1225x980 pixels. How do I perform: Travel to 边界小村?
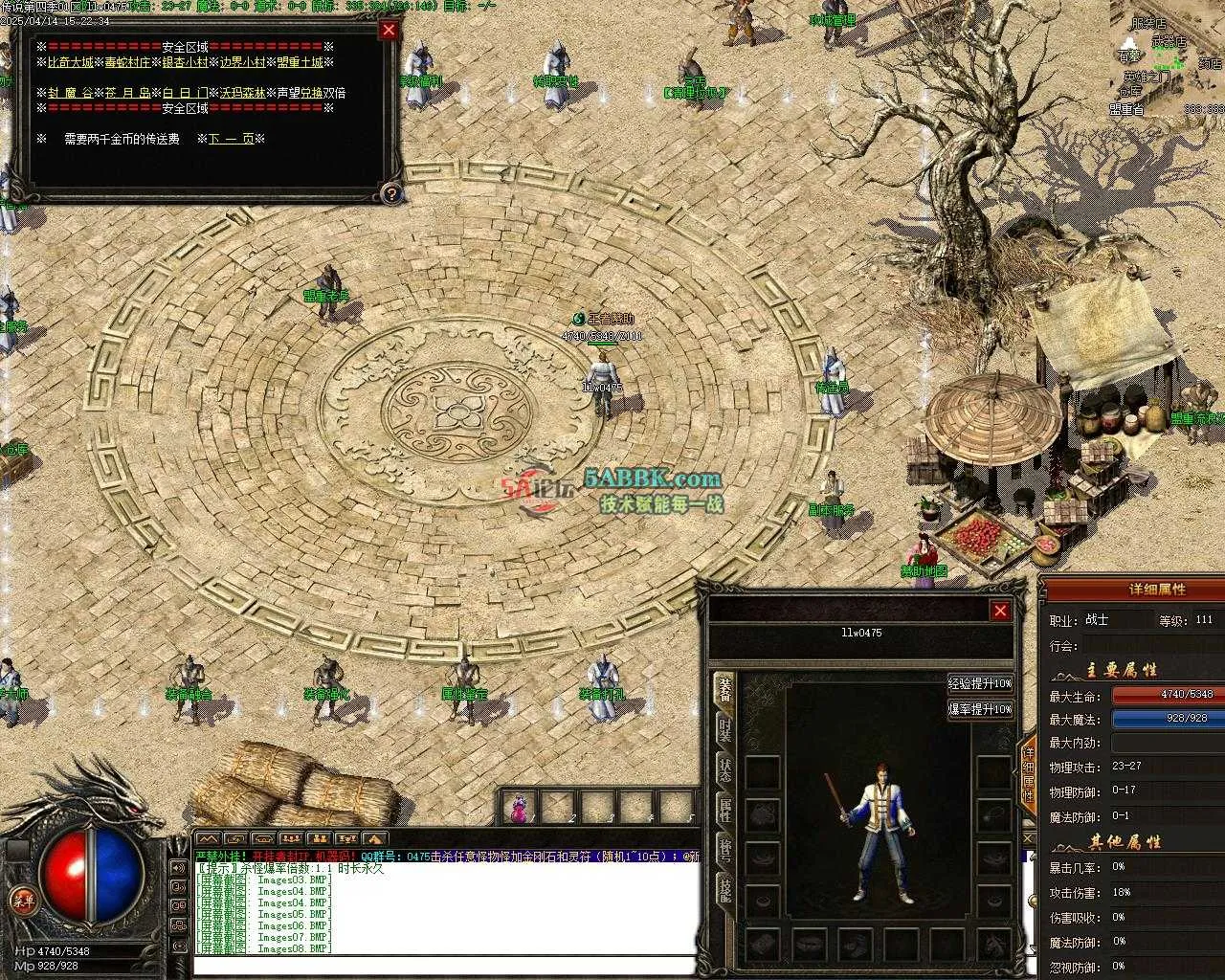(x=241, y=62)
